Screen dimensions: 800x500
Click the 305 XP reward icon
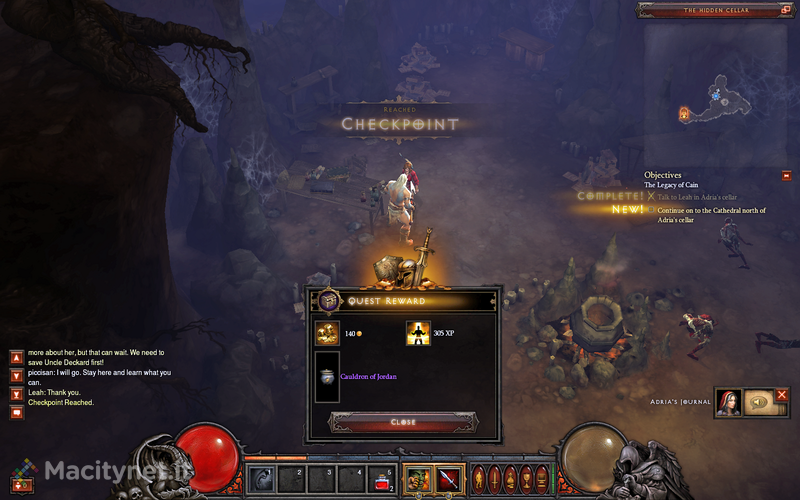(418, 333)
